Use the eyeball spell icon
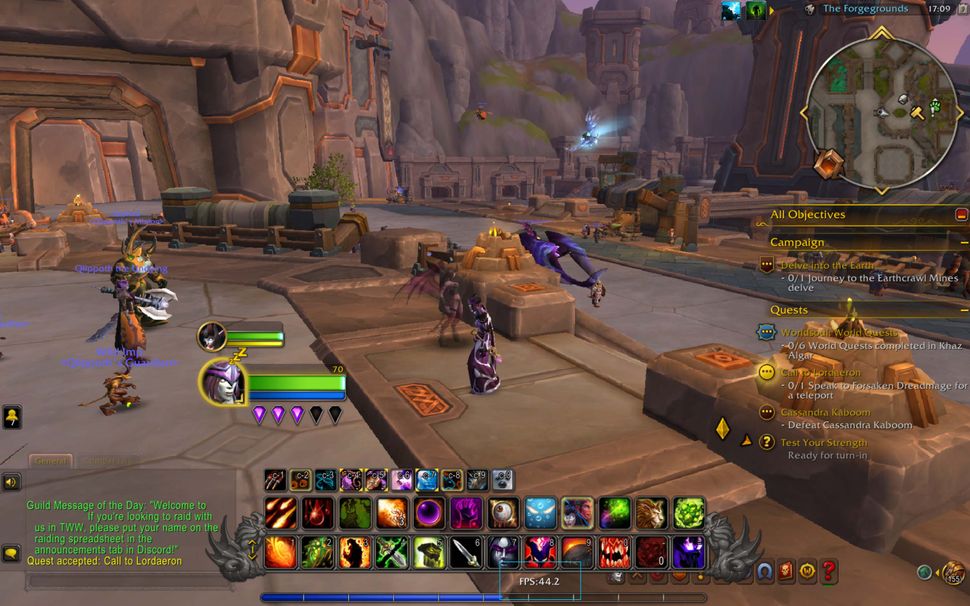970x606 pixels. (503, 513)
